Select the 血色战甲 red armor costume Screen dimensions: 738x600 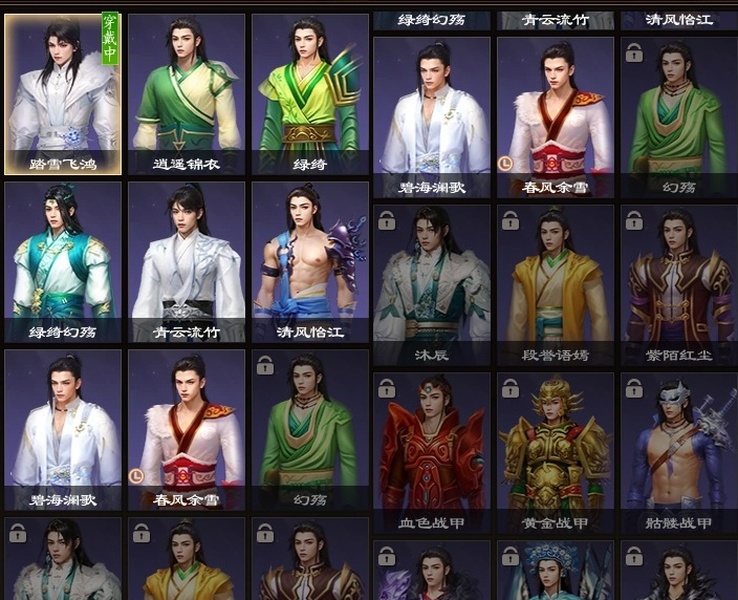[432, 452]
